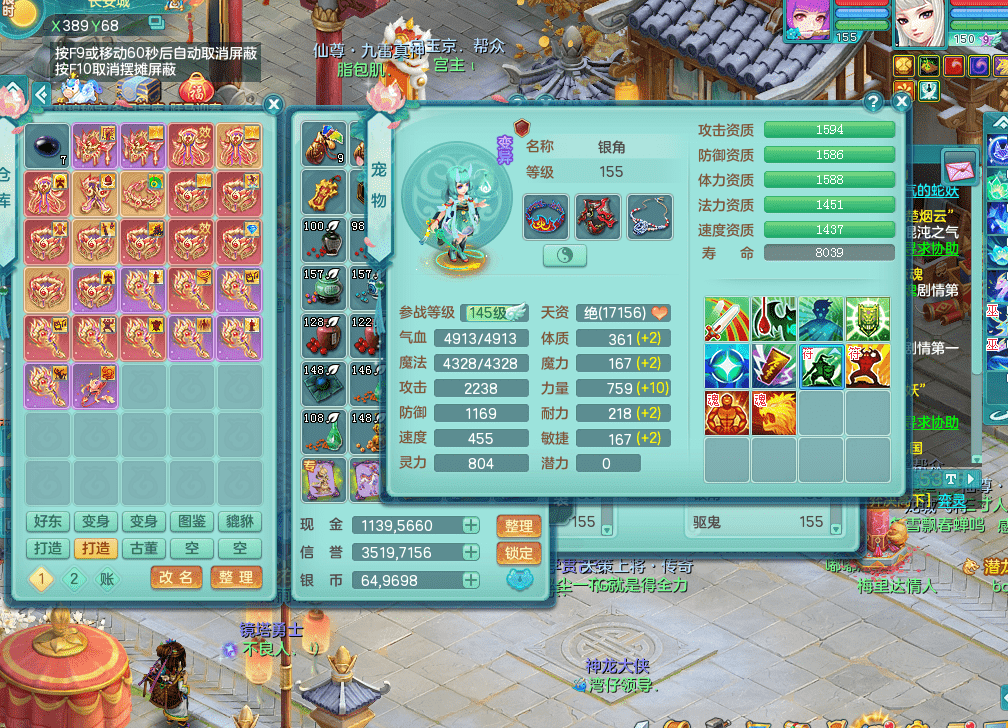
Task: Choose the 好东 warehouse tab
Action: [x=48, y=521]
